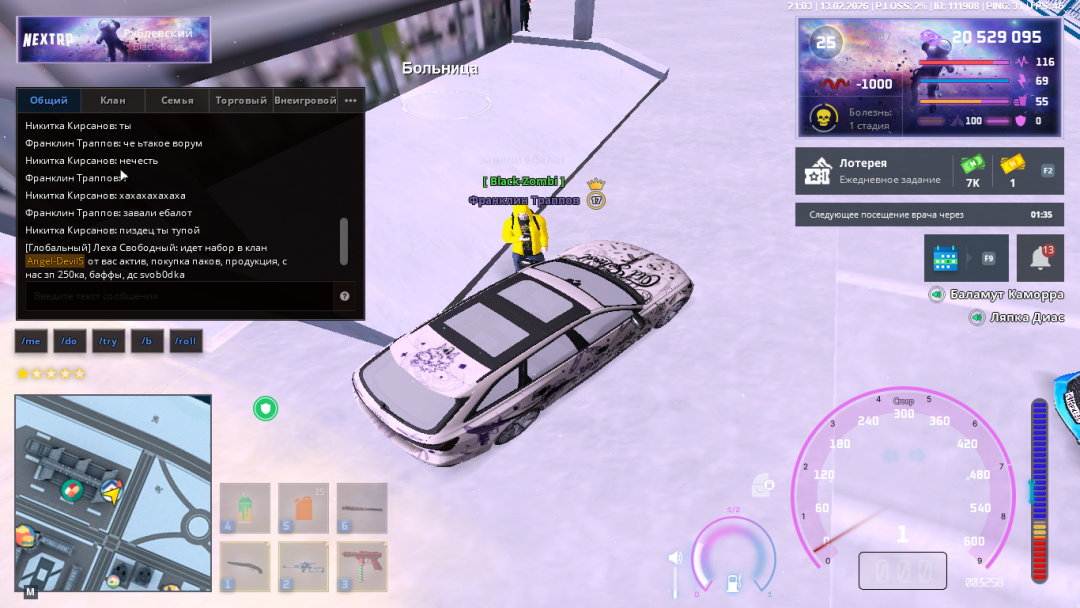
Task: Open the Внеигровой chat tab
Action: 305,100
